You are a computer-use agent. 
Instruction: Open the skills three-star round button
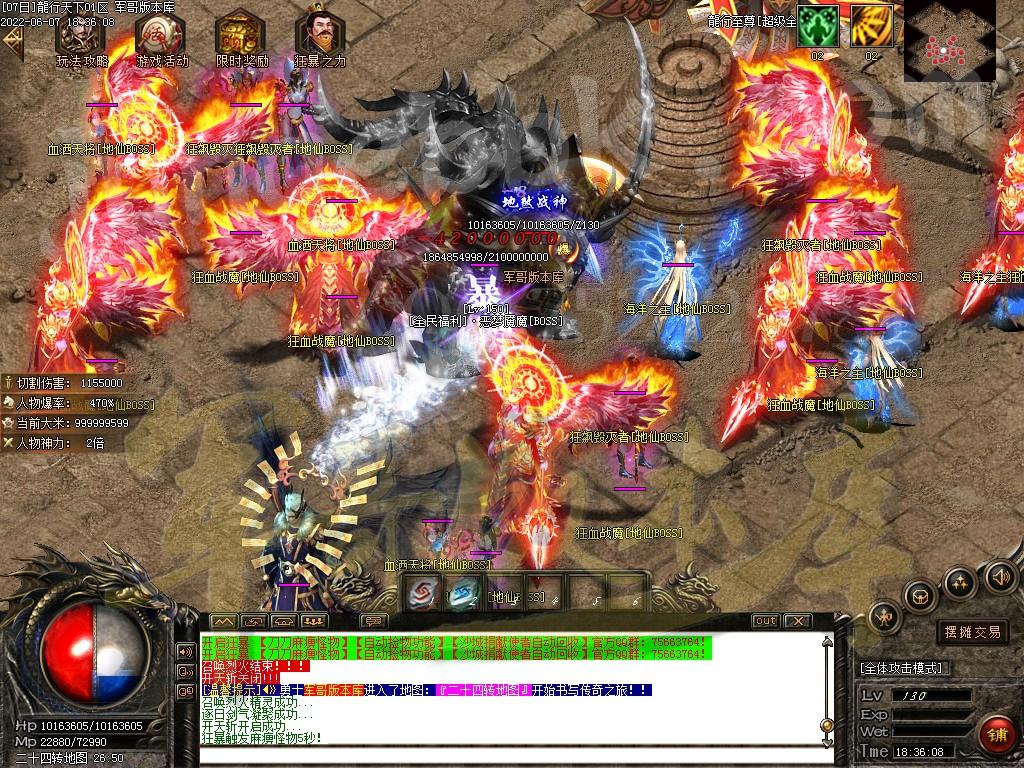(x=959, y=582)
